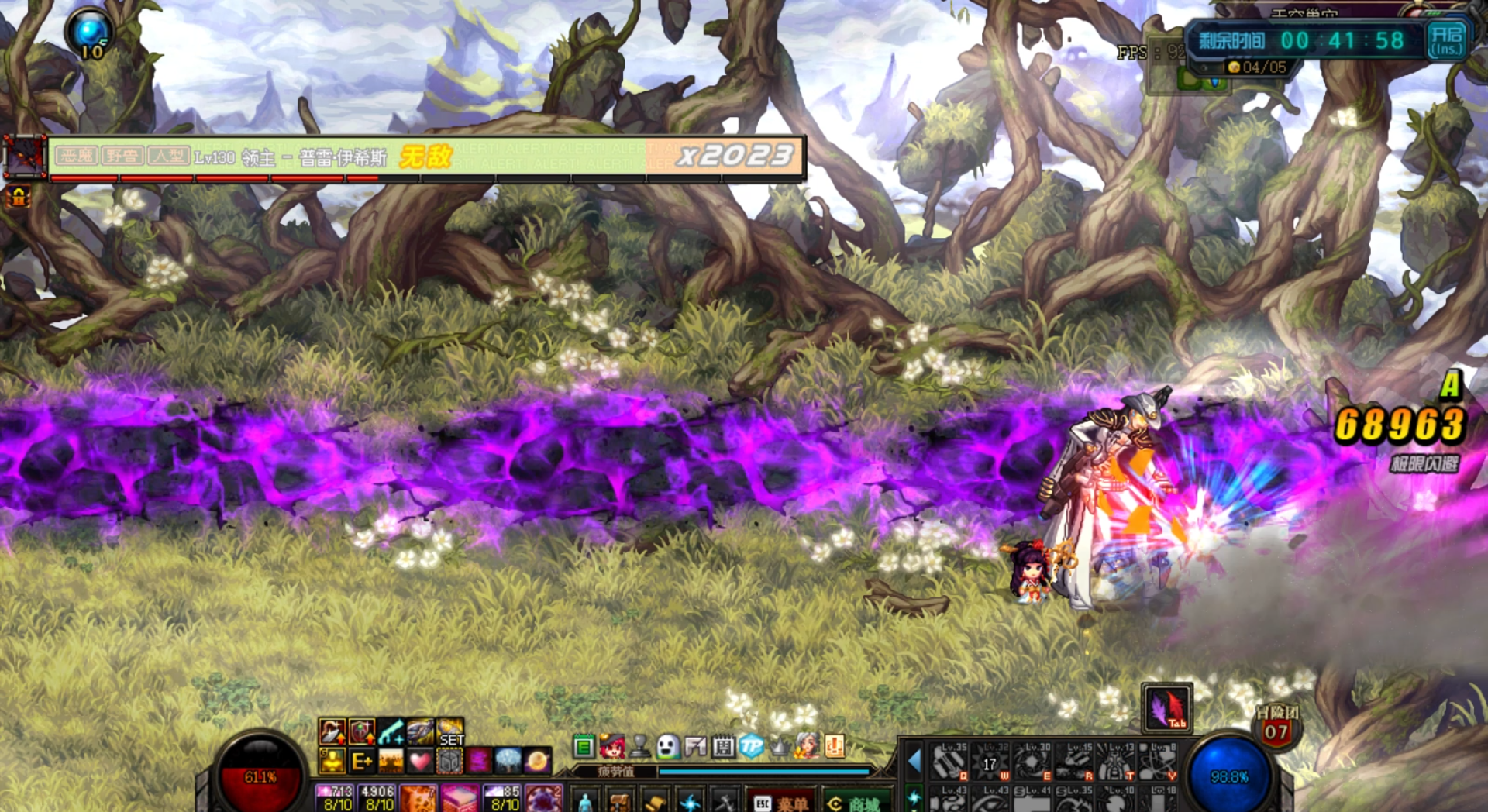This screenshot has width=1488, height=812.
Task: Select the blue TP hexagon icon
Action: (751, 747)
